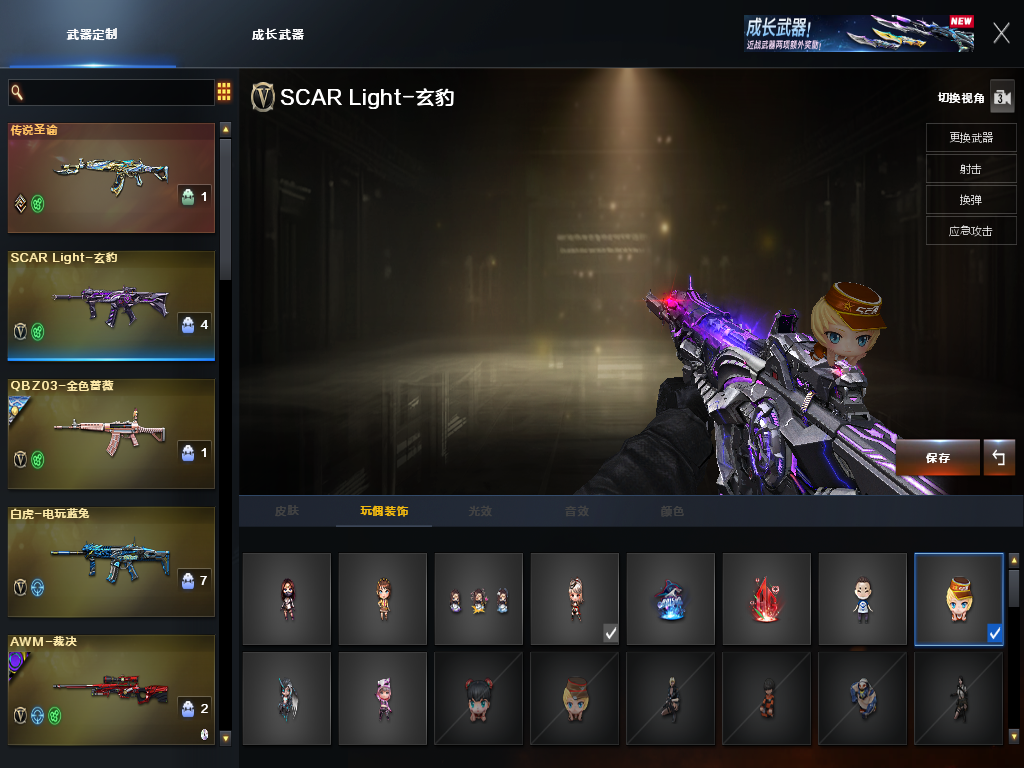Open the 光效 light effects tab

pos(480,511)
